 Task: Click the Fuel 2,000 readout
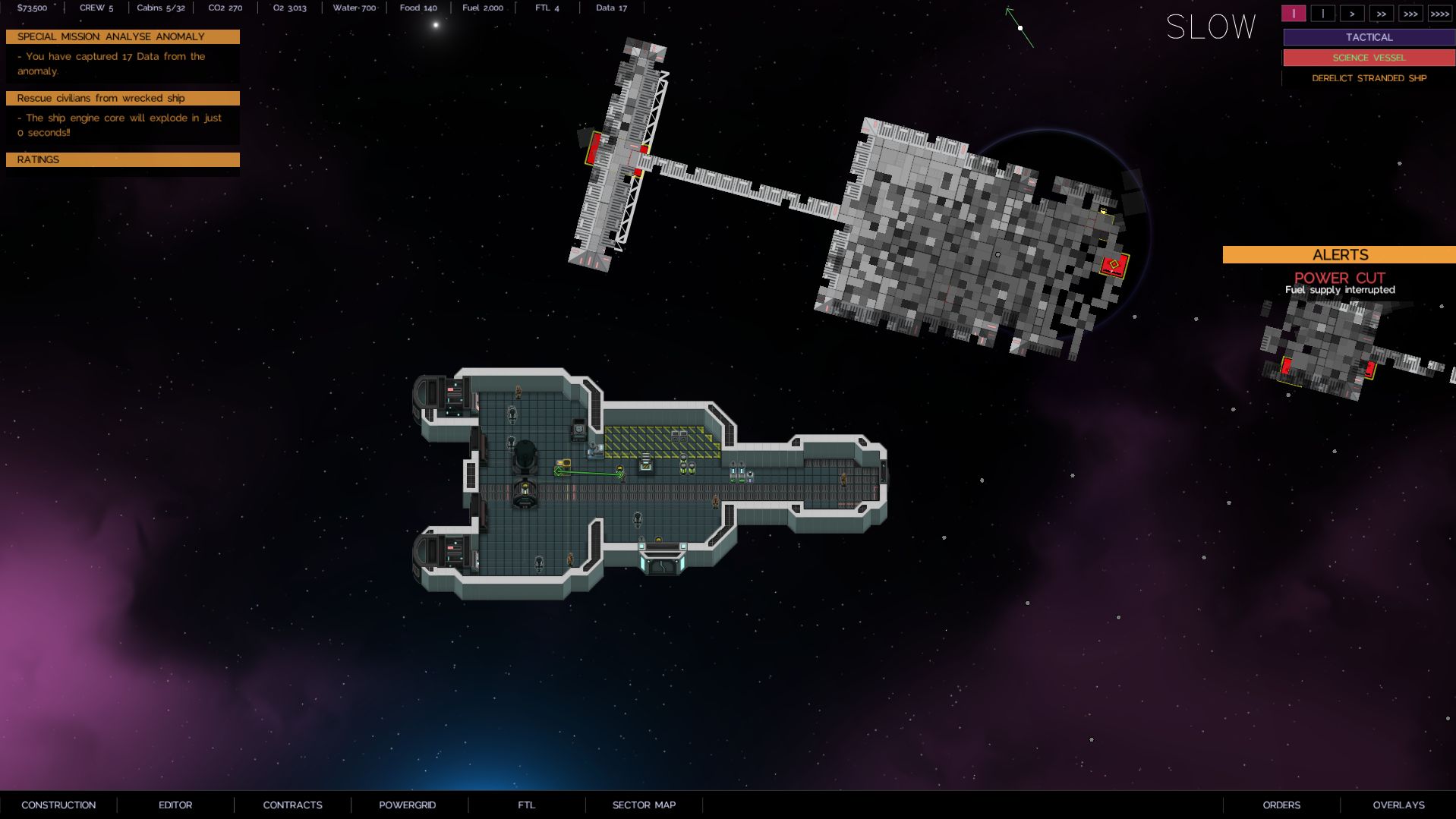click(x=481, y=8)
